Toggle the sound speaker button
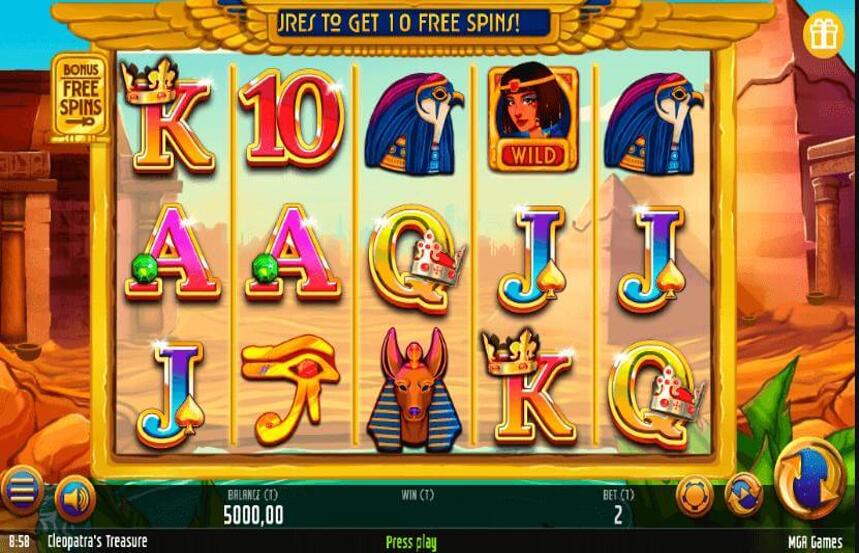859x553 pixels. (x=75, y=497)
